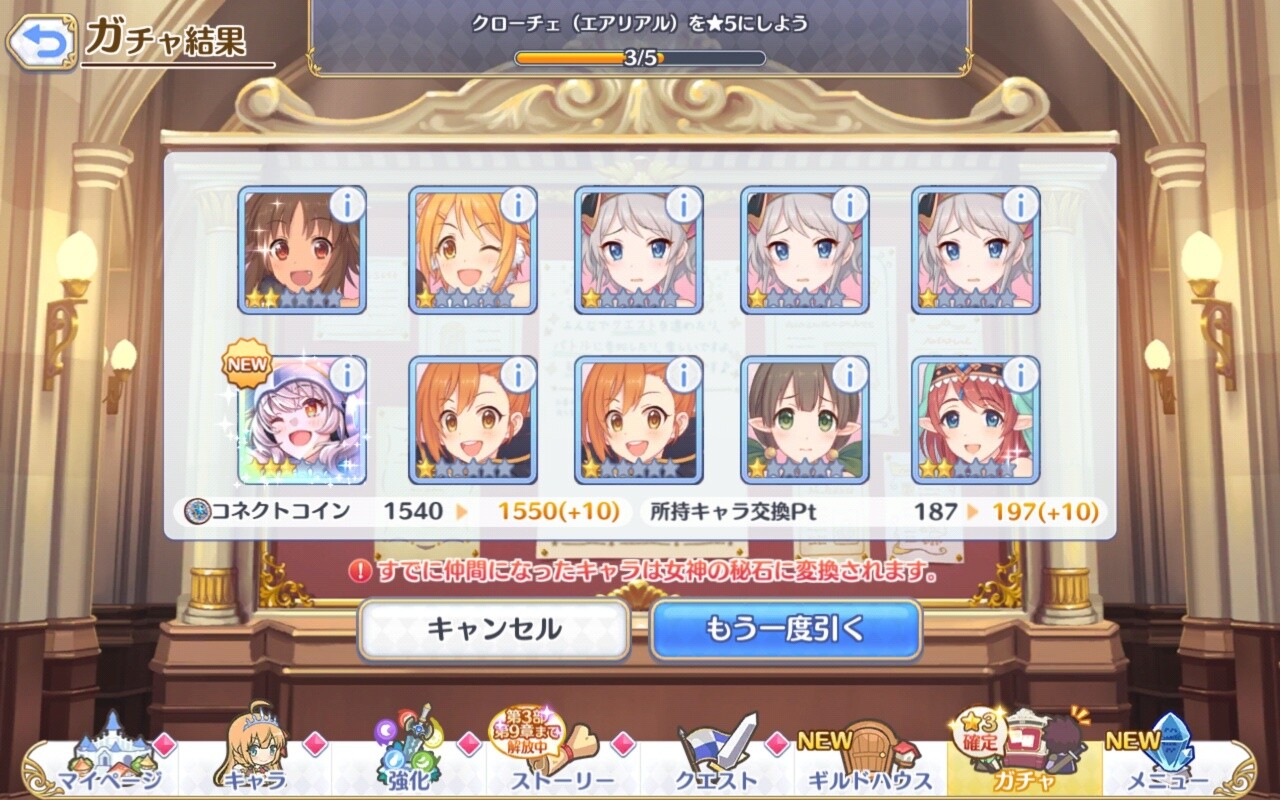Show info for the NEW three-star character
The height and width of the screenshot is (800, 1280).
[x=347, y=375]
